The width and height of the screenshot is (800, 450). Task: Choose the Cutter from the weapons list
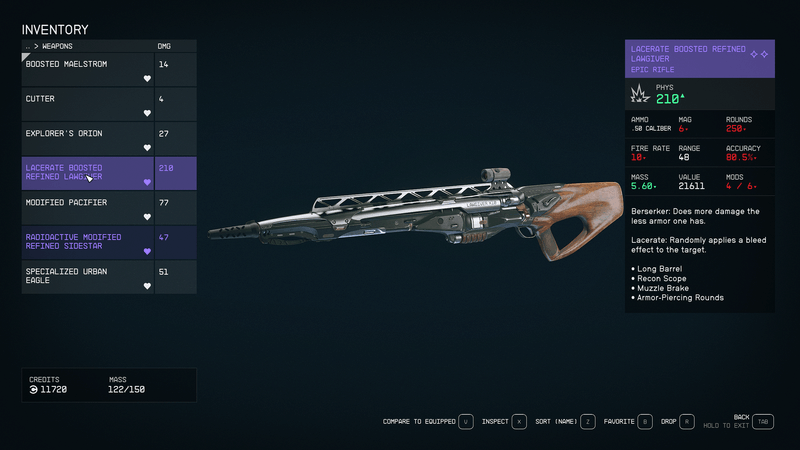pos(88,104)
